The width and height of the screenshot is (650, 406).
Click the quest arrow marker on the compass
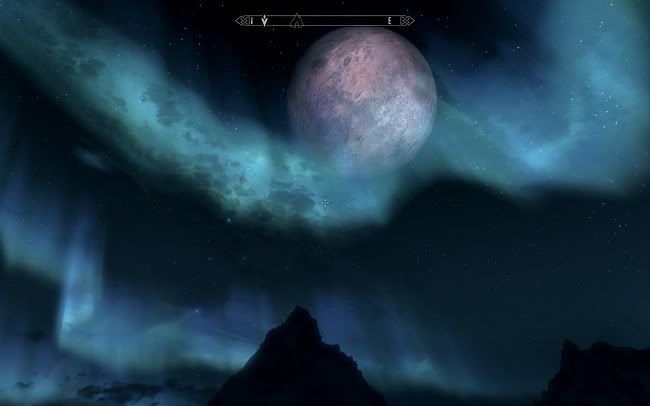pos(265,20)
